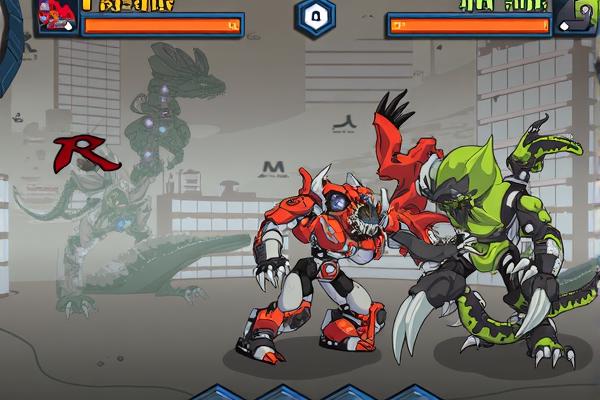The width and height of the screenshot is (600, 400).
Task: Click the blue hexagon icon between the health bars
Action: click(314, 18)
